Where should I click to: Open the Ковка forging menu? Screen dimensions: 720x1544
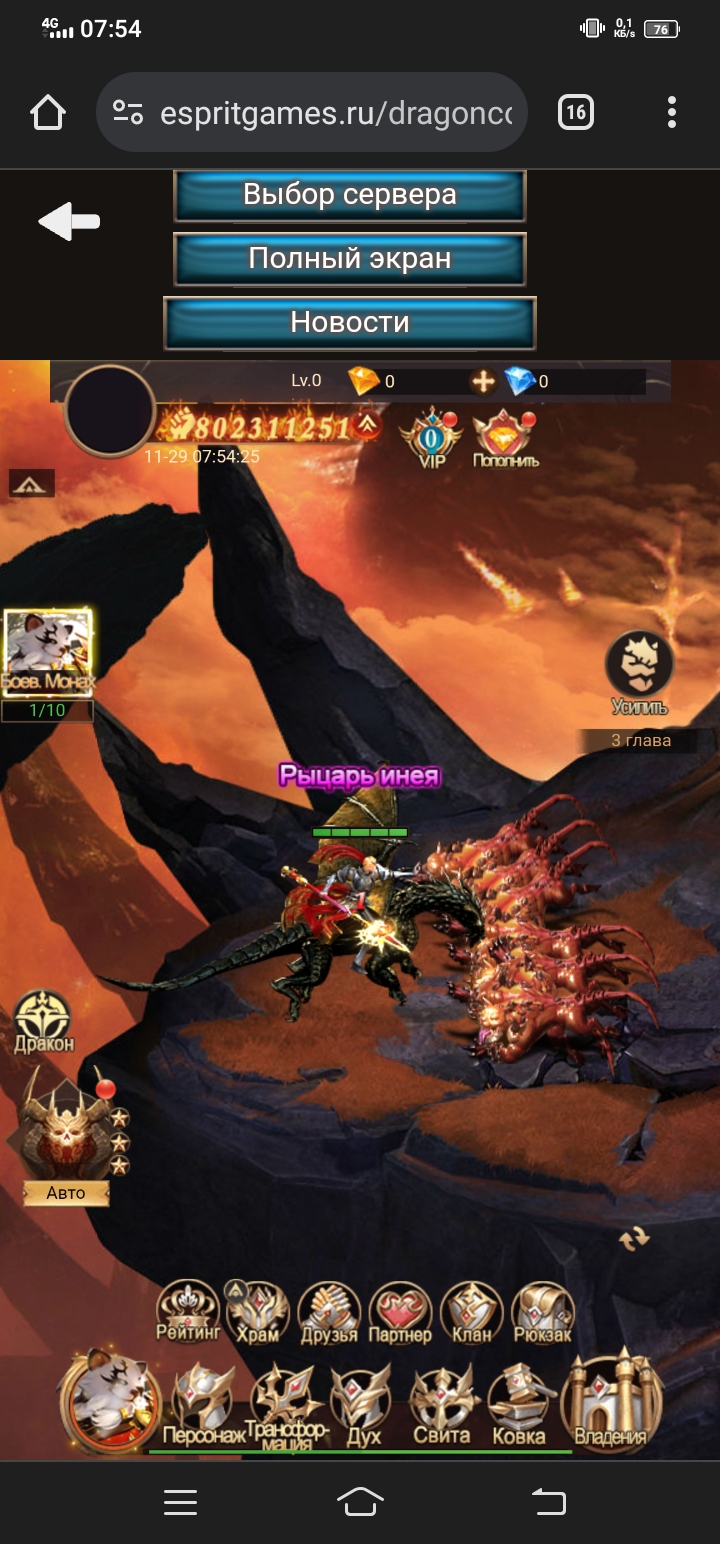coord(519,1404)
